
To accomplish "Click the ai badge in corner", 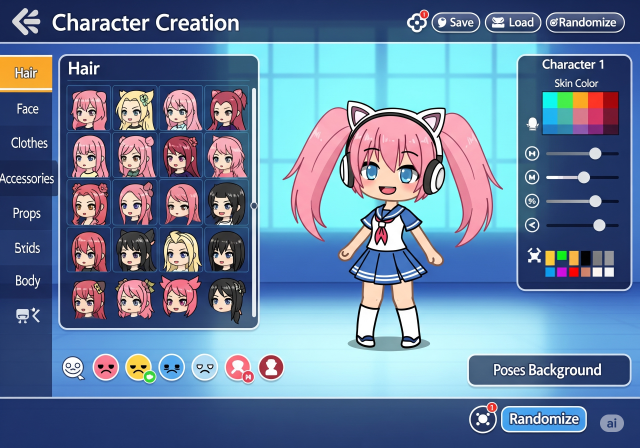I will pyautogui.click(x=611, y=422).
